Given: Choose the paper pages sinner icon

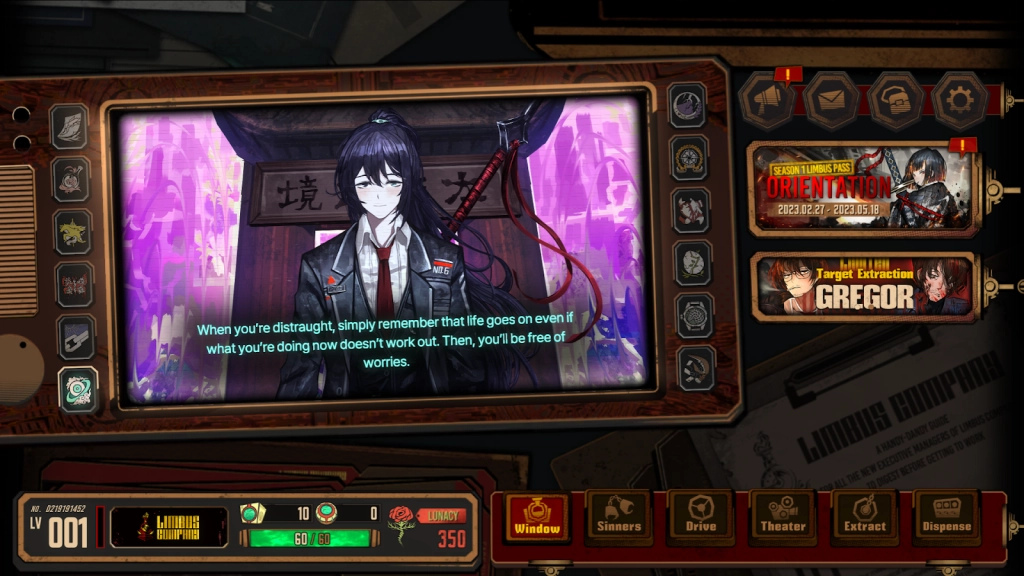Looking at the screenshot, I should pos(69,127).
